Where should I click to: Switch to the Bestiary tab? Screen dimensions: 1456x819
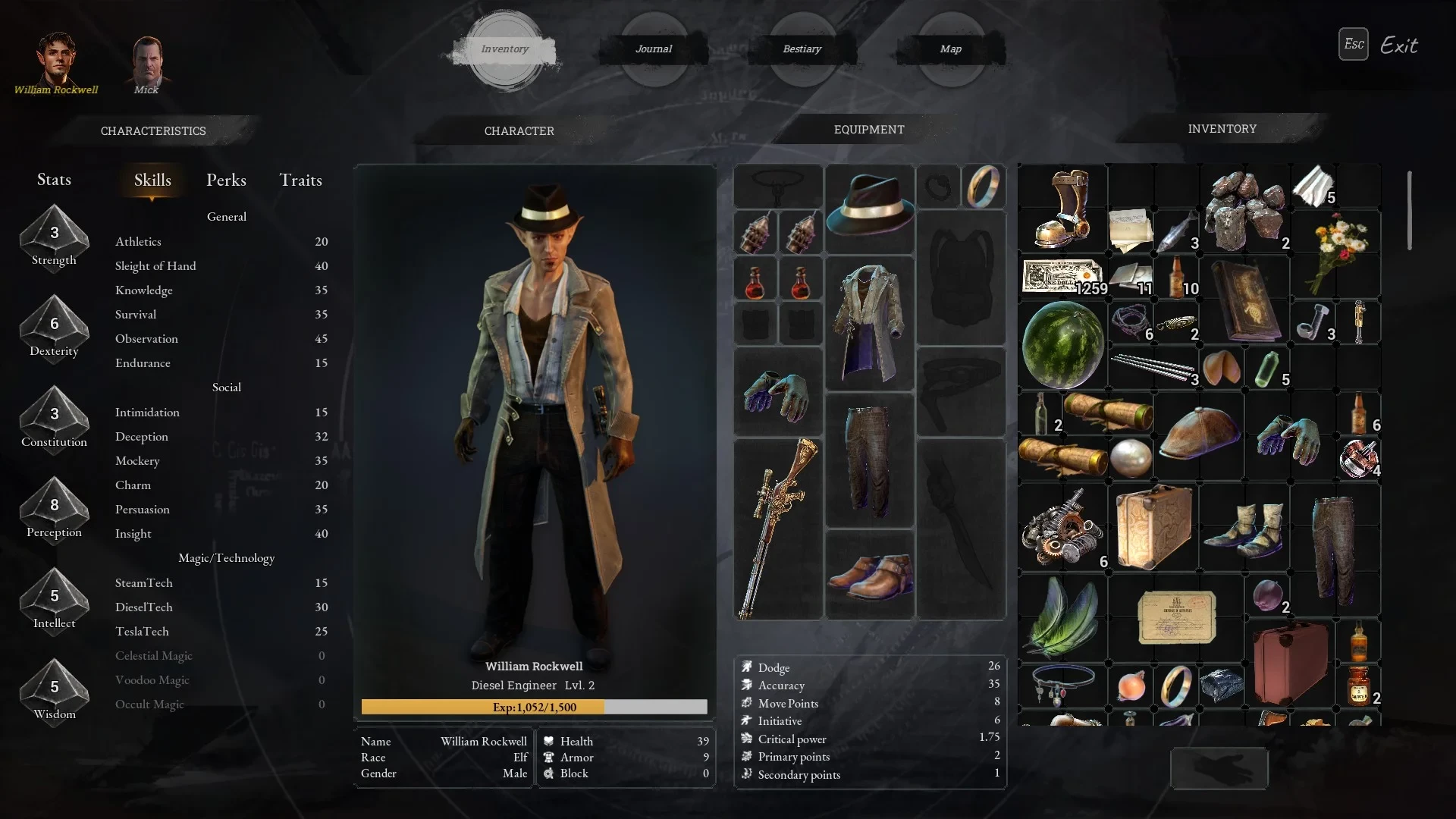point(802,49)
